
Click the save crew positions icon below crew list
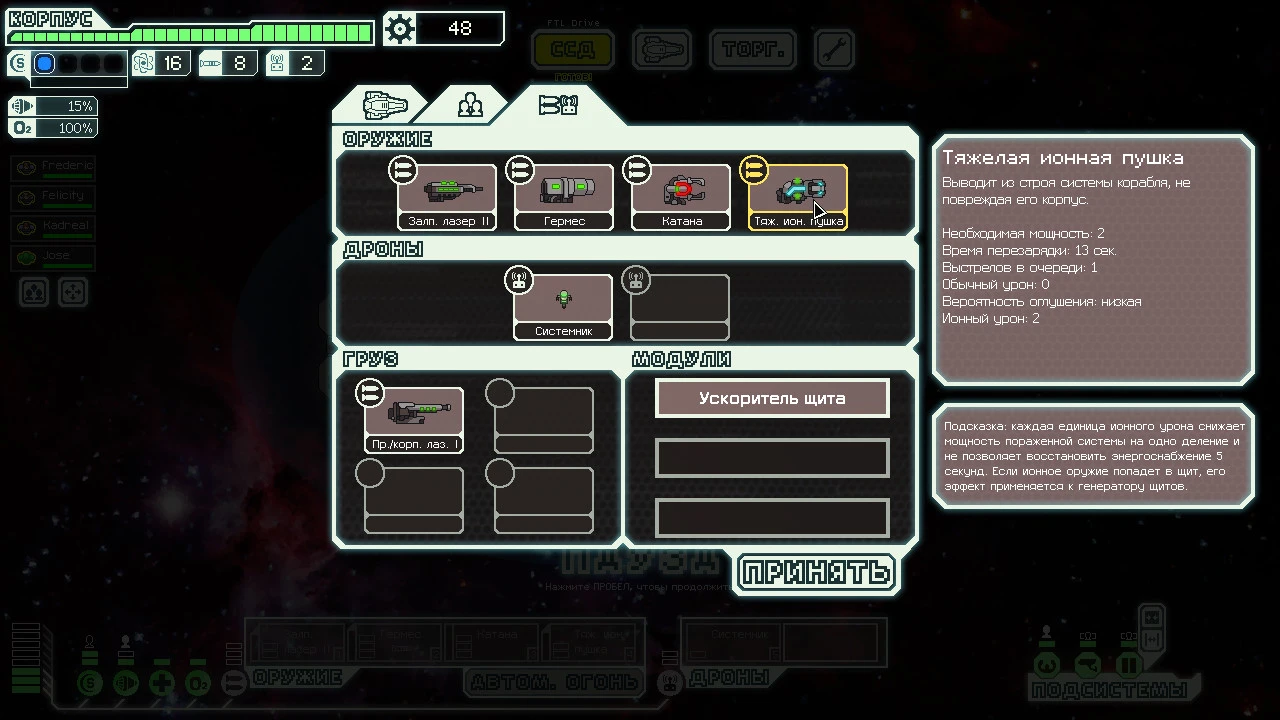click(x=33, y=292)
